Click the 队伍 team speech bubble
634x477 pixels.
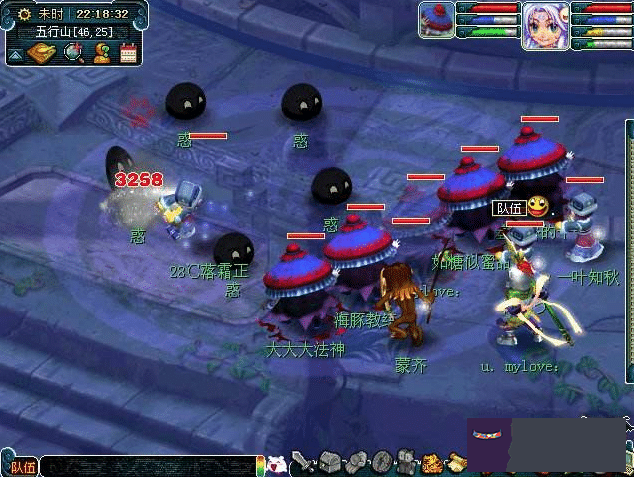[509, 208]
